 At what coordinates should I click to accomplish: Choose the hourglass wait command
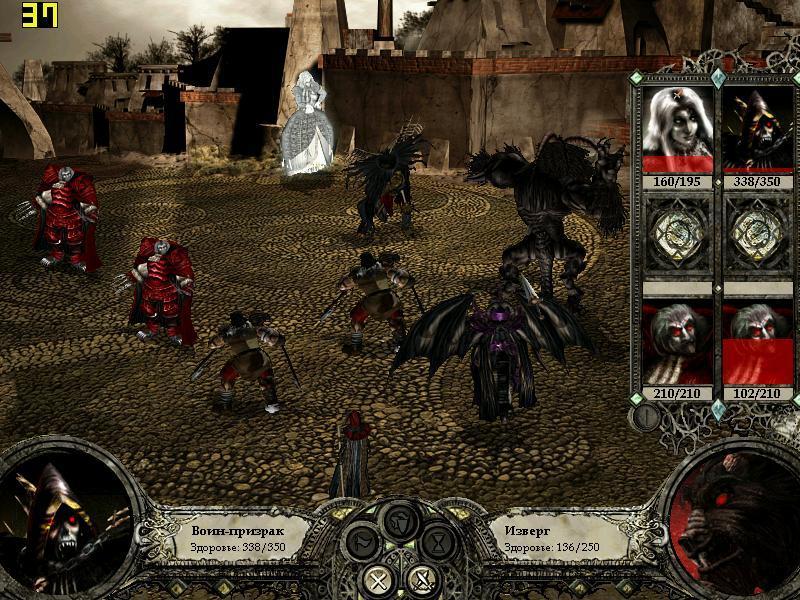pyautogui.click(x=438, y=545)
